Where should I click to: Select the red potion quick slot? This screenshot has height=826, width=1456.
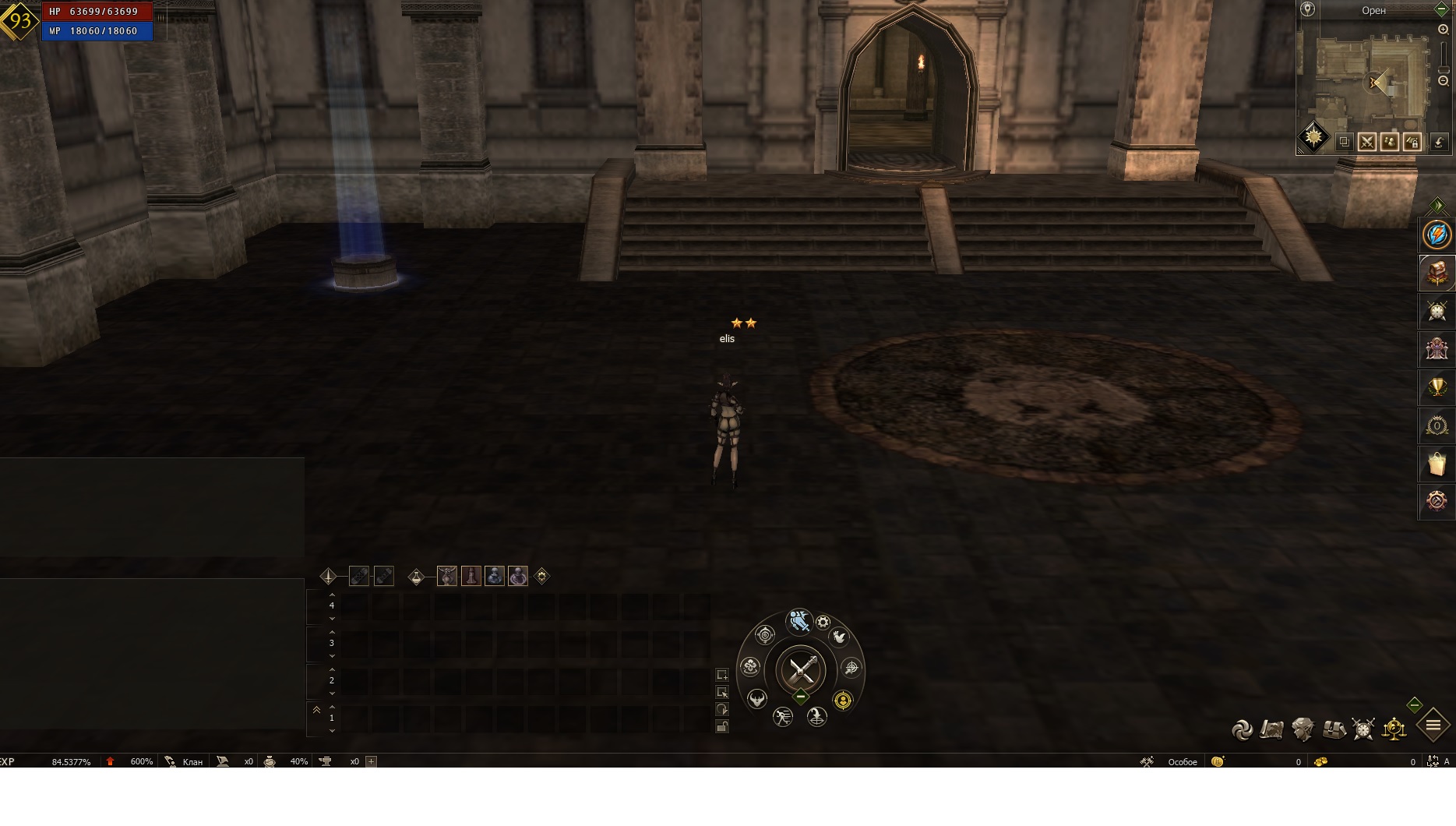click(471, 576)
